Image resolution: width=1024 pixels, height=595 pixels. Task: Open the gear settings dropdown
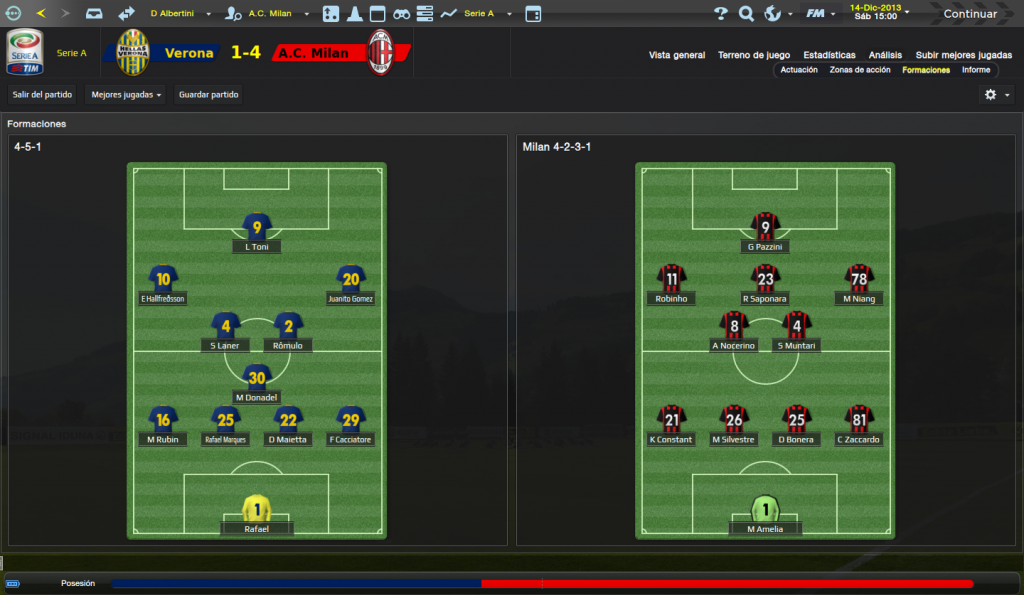996,94
